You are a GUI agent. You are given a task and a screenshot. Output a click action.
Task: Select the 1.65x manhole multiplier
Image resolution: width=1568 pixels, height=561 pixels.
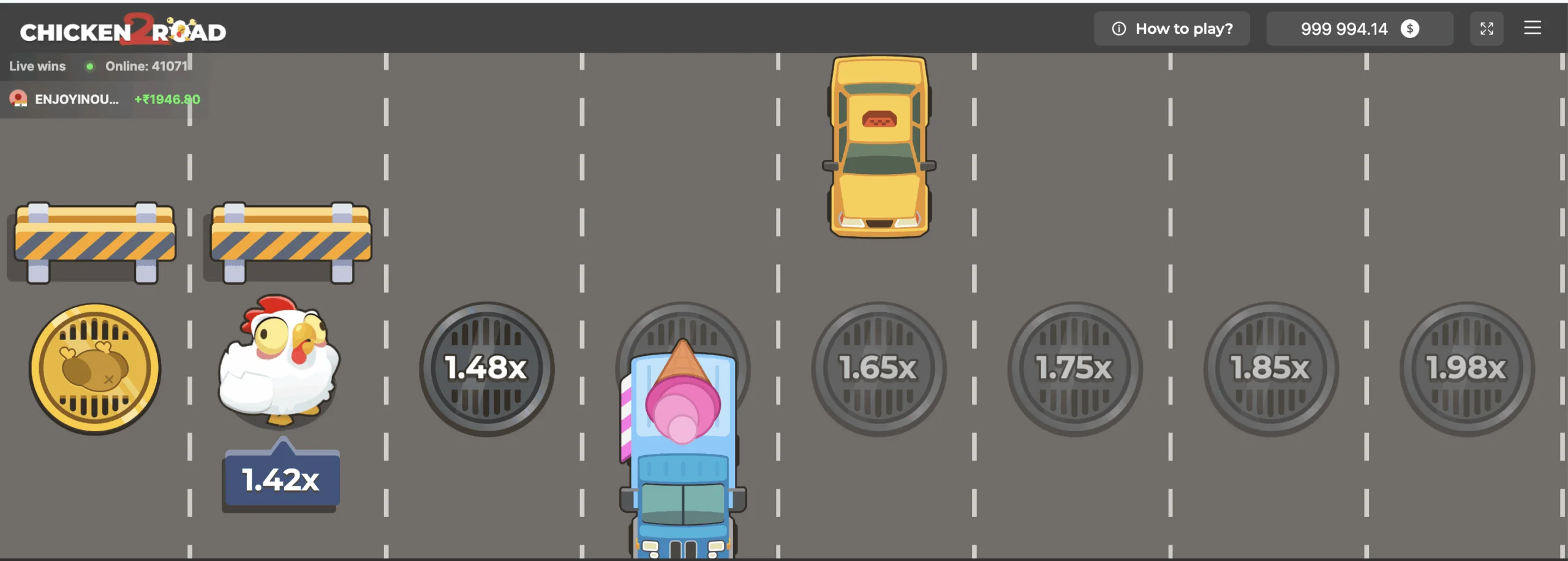pyautogui.click(x=878, y=369)
